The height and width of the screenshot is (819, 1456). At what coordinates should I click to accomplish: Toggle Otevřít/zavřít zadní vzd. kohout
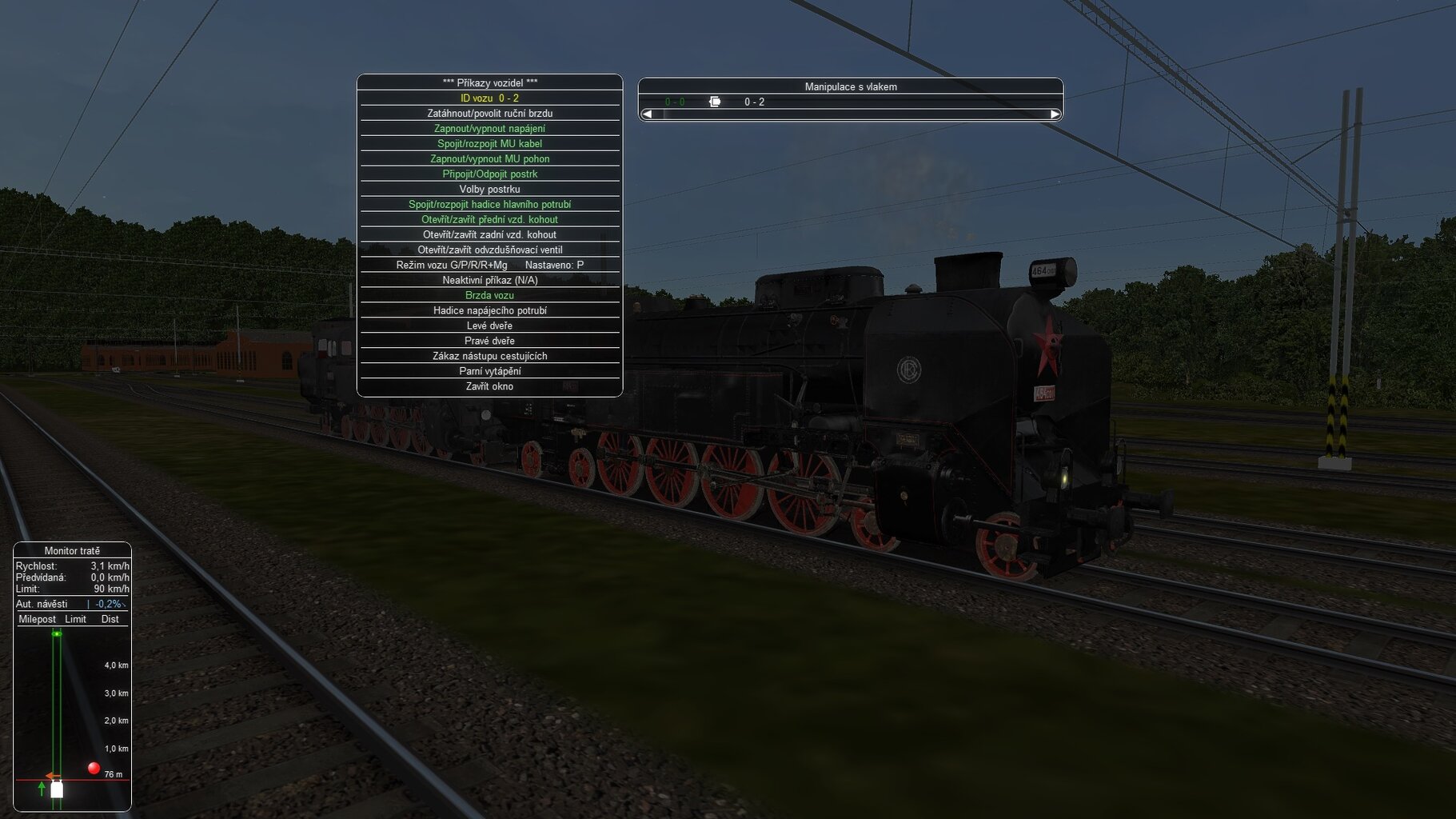(x=489, y=235)
